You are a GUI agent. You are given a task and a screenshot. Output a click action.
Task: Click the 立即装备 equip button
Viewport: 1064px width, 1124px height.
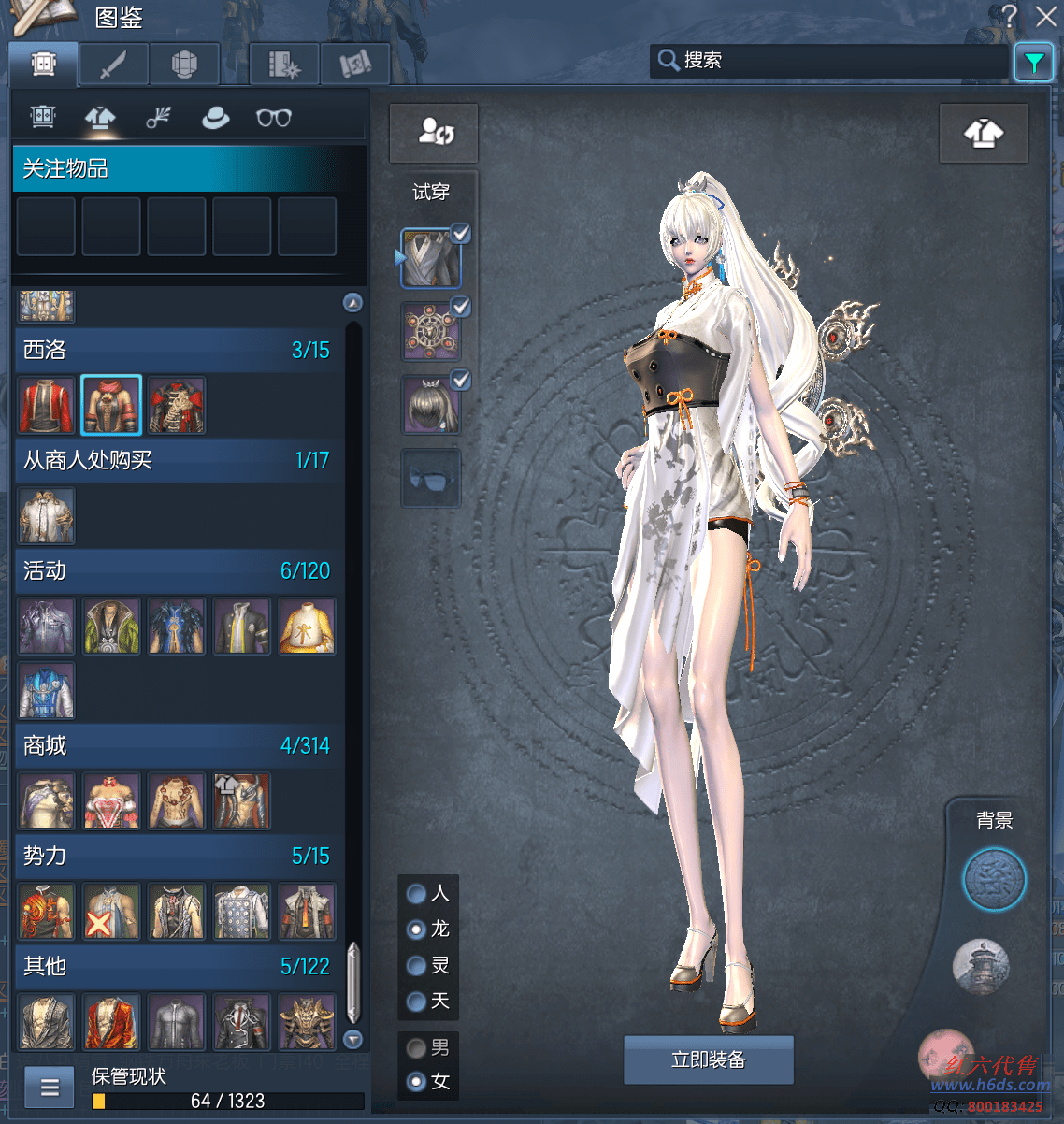[708, 1059]
